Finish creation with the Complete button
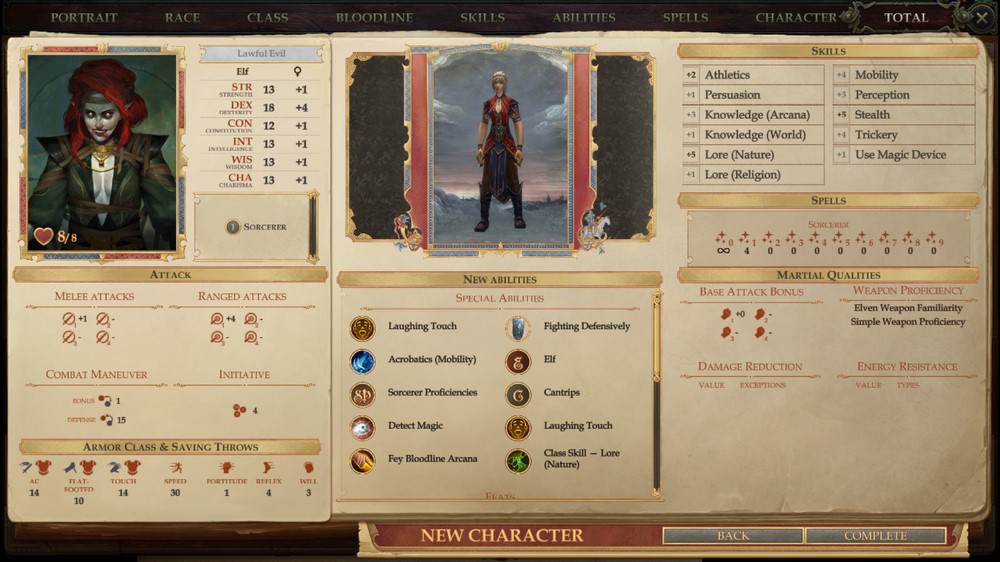 (x=875, y=536)
